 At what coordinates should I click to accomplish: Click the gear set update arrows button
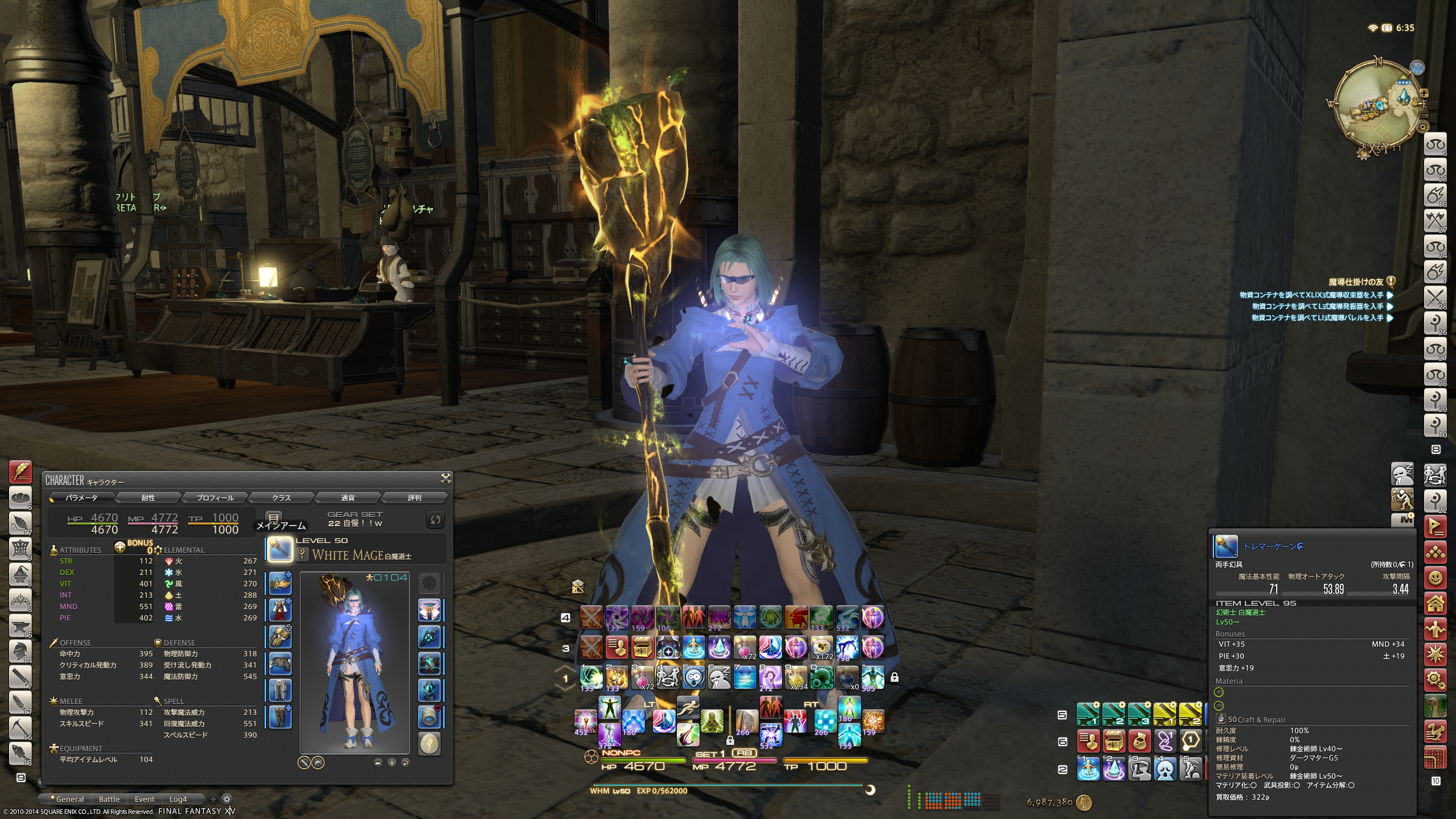[x=435, y=520]
